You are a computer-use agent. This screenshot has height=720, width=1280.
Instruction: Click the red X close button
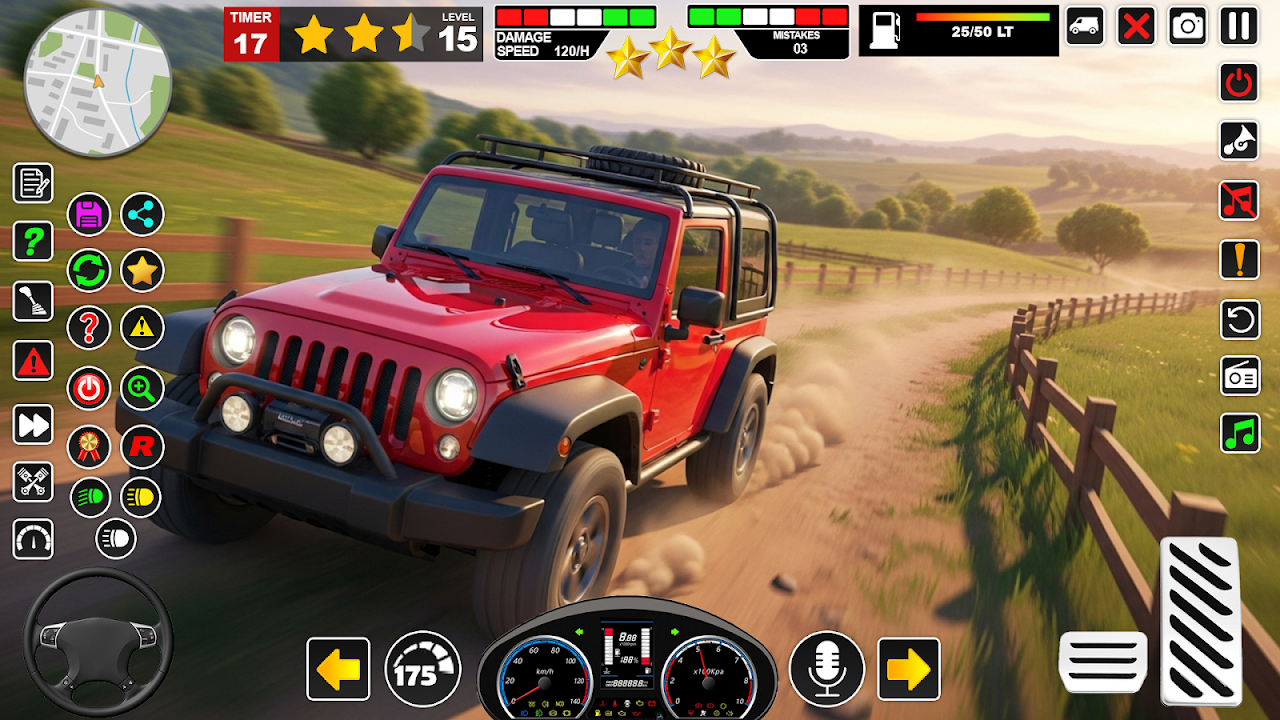pyautogui.click(x=1136, y=25)
